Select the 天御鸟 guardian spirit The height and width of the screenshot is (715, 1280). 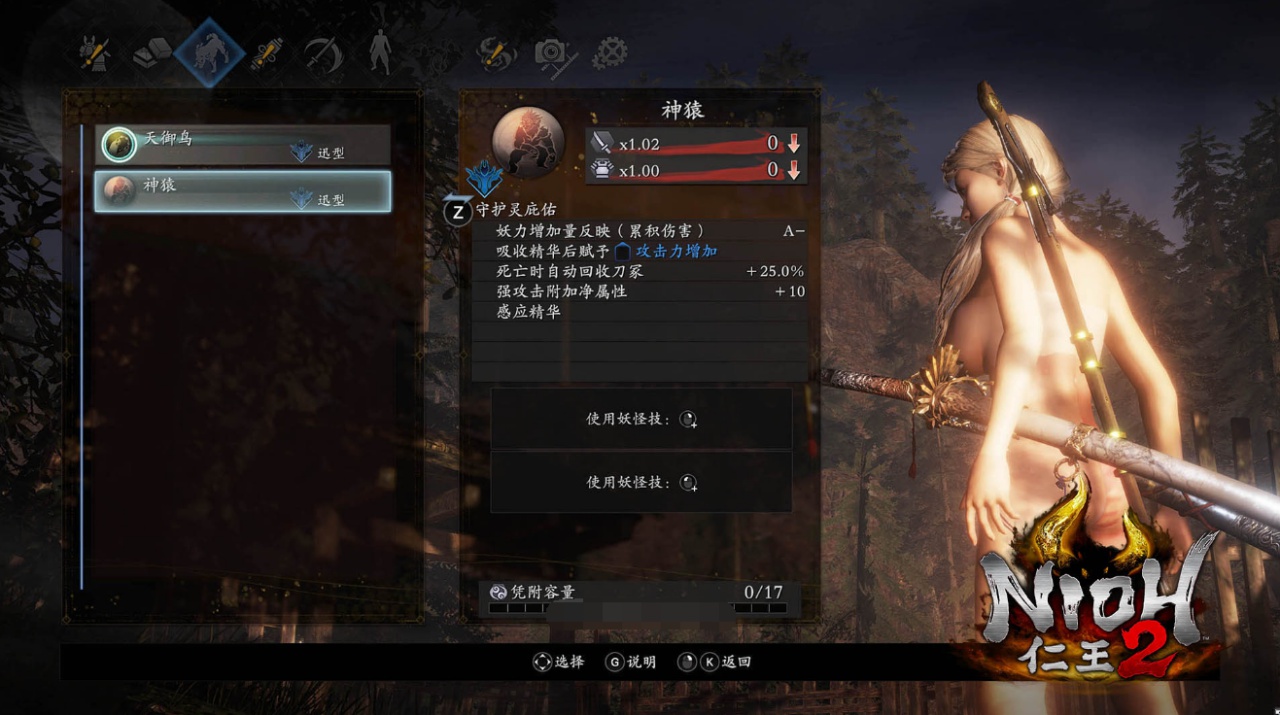pyautogui.click(x=242, y=145)
